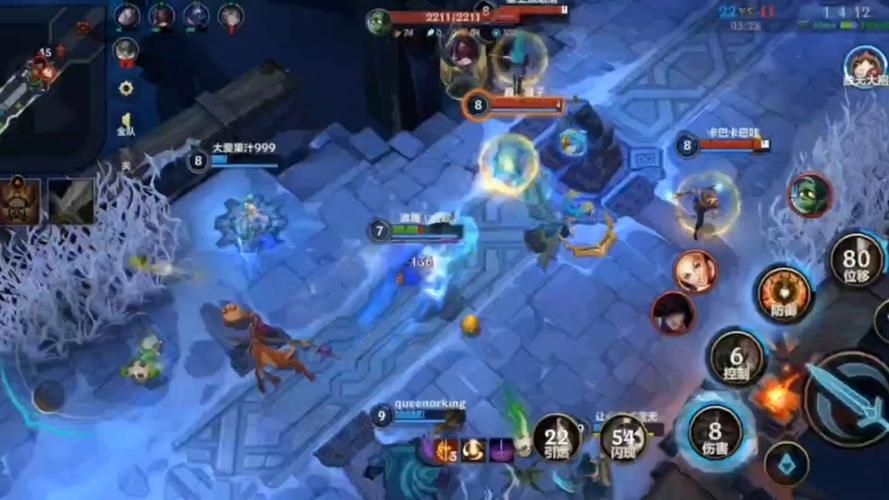
Task: Tap the minimap
Action: coord(50,80)
